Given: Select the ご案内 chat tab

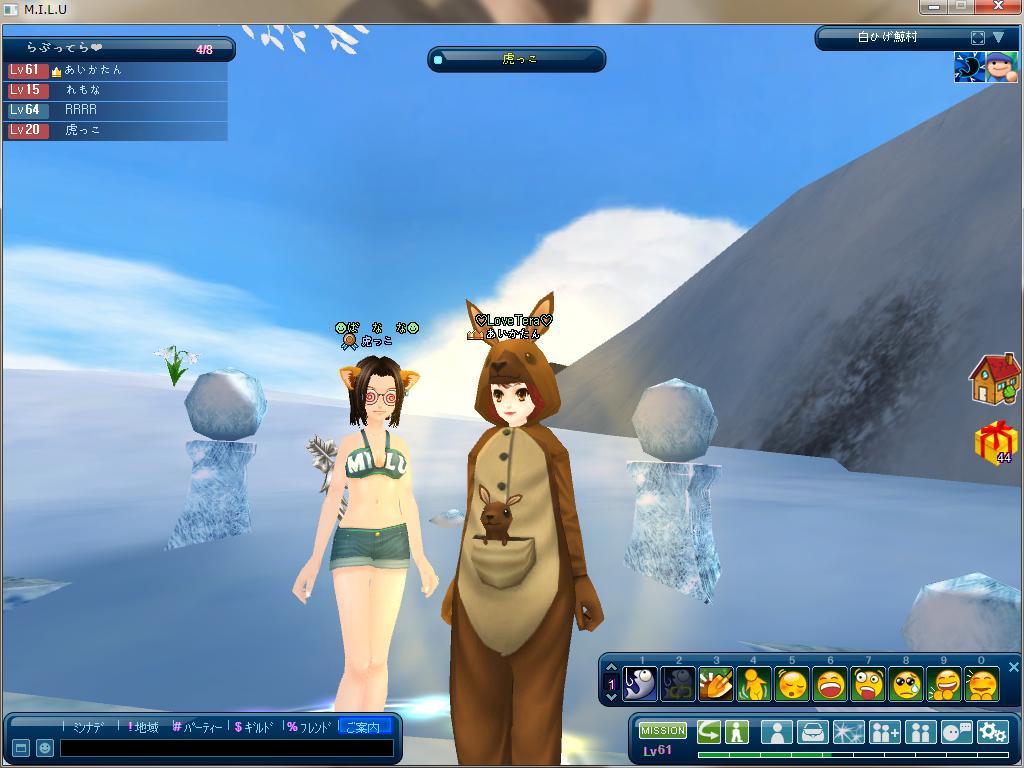Looking at the screenshot, I should tap(363, 727).
